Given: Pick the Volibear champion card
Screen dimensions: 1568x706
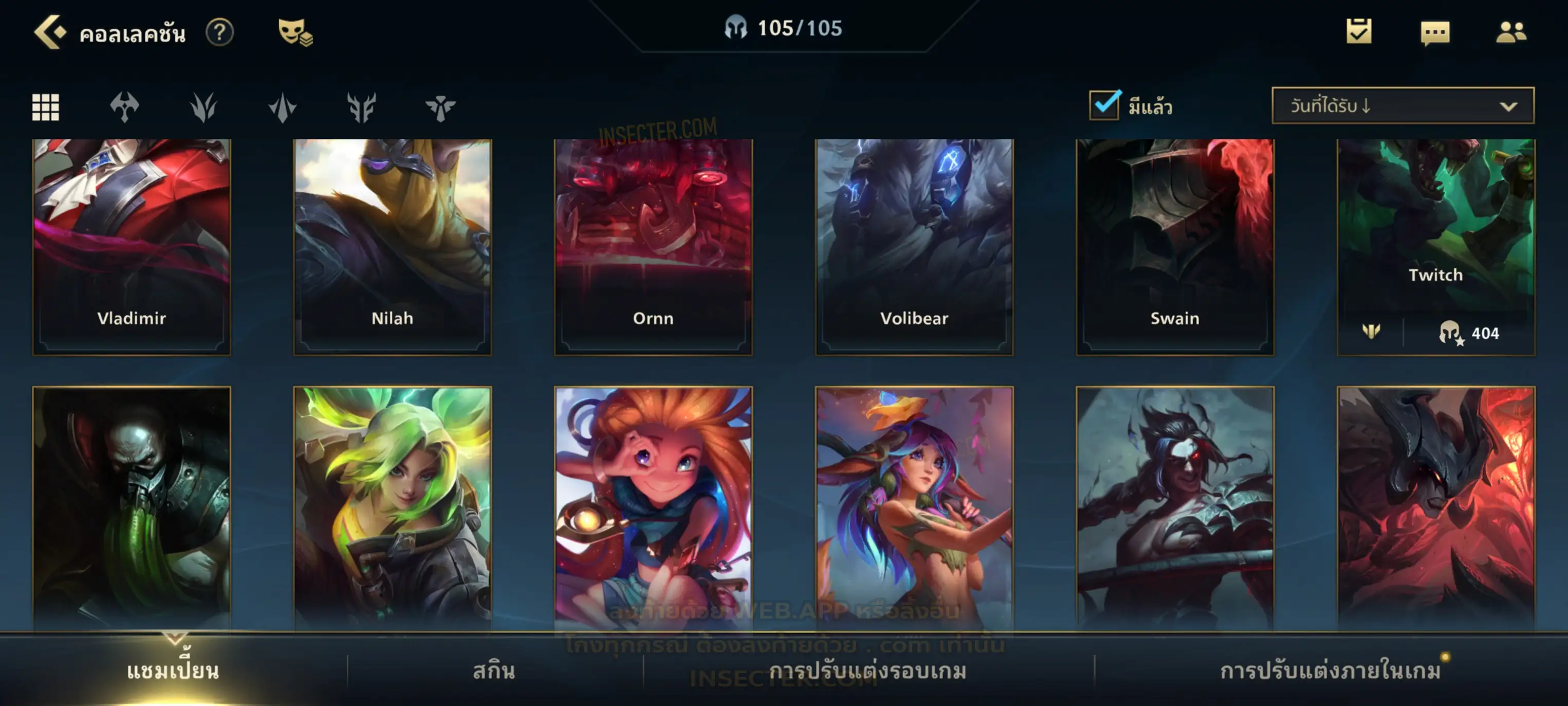Looking at the screenshot, I should [x=914, y=246].
